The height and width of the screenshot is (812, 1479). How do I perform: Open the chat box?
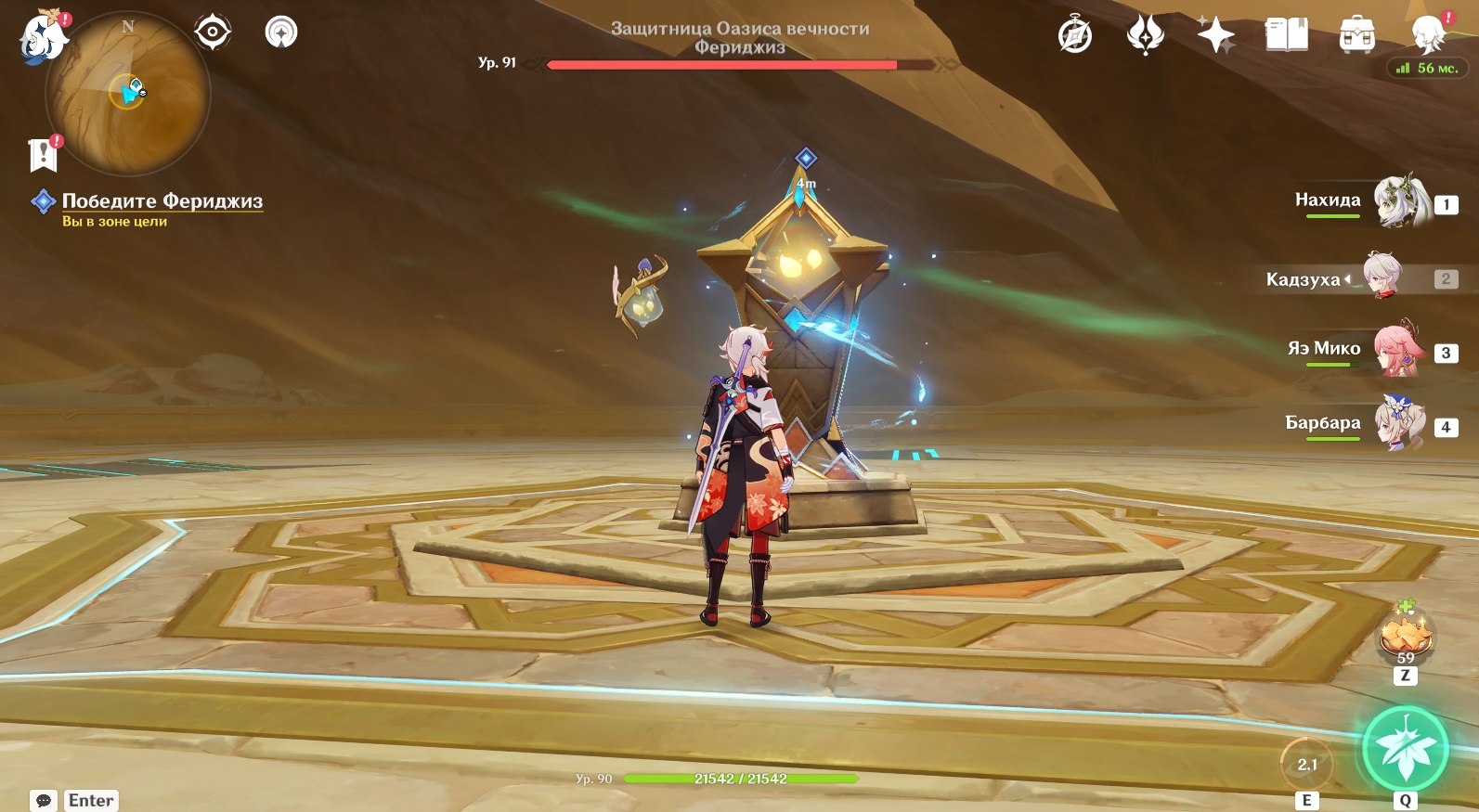pos(44,800)
